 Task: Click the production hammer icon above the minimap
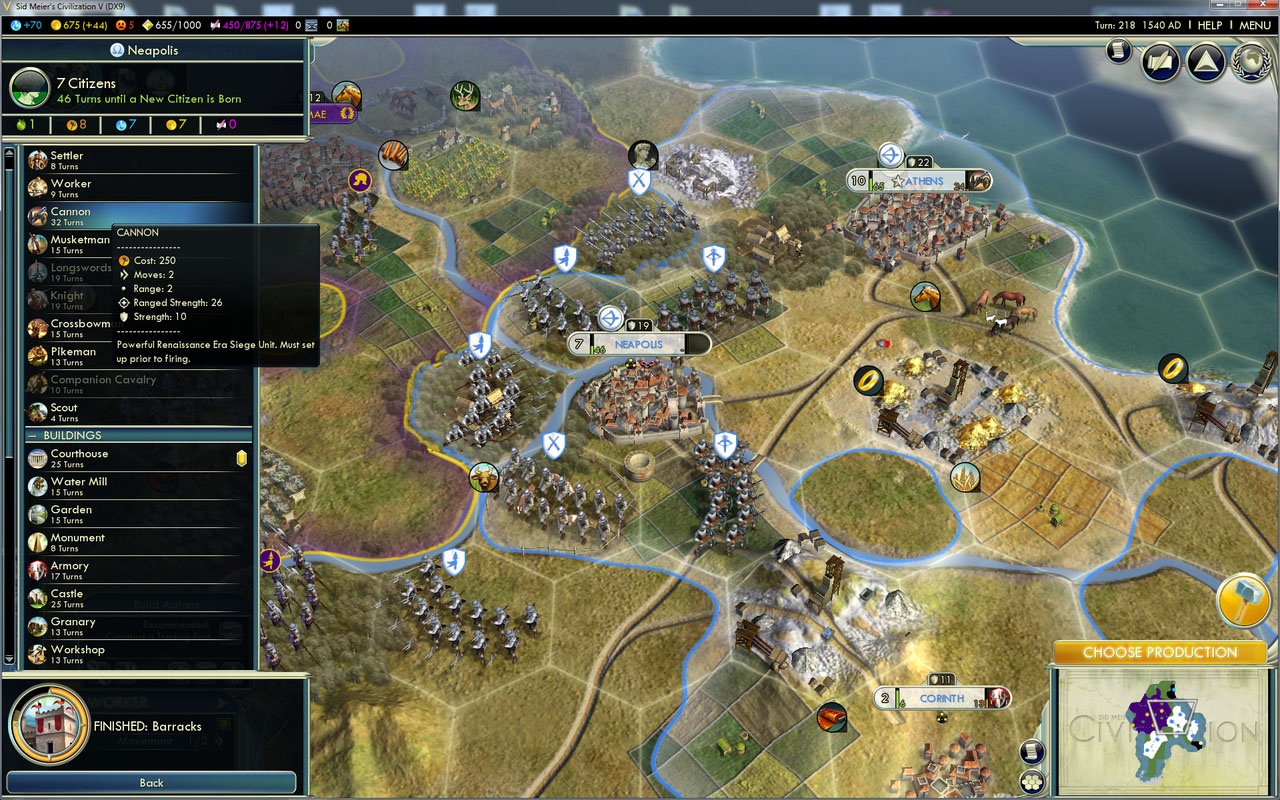1243,600
